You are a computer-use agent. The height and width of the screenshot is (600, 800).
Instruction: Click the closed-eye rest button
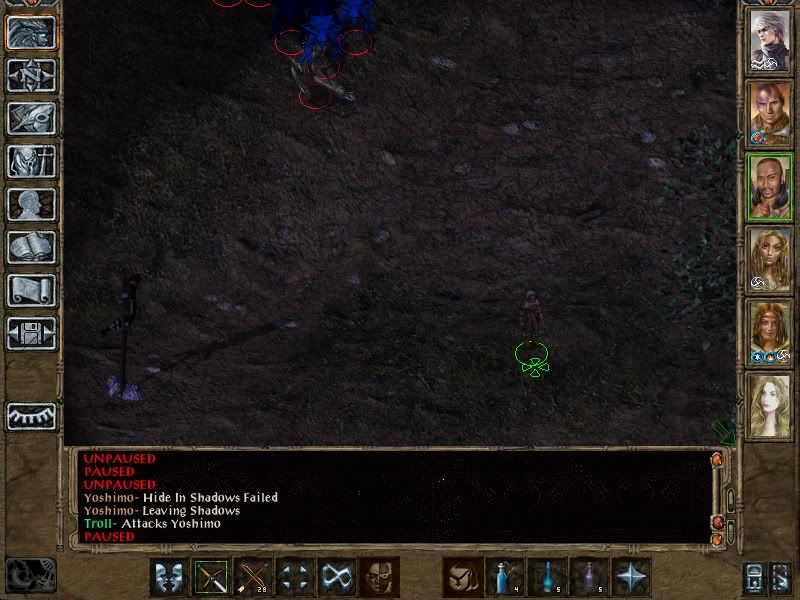coord(32,415)
